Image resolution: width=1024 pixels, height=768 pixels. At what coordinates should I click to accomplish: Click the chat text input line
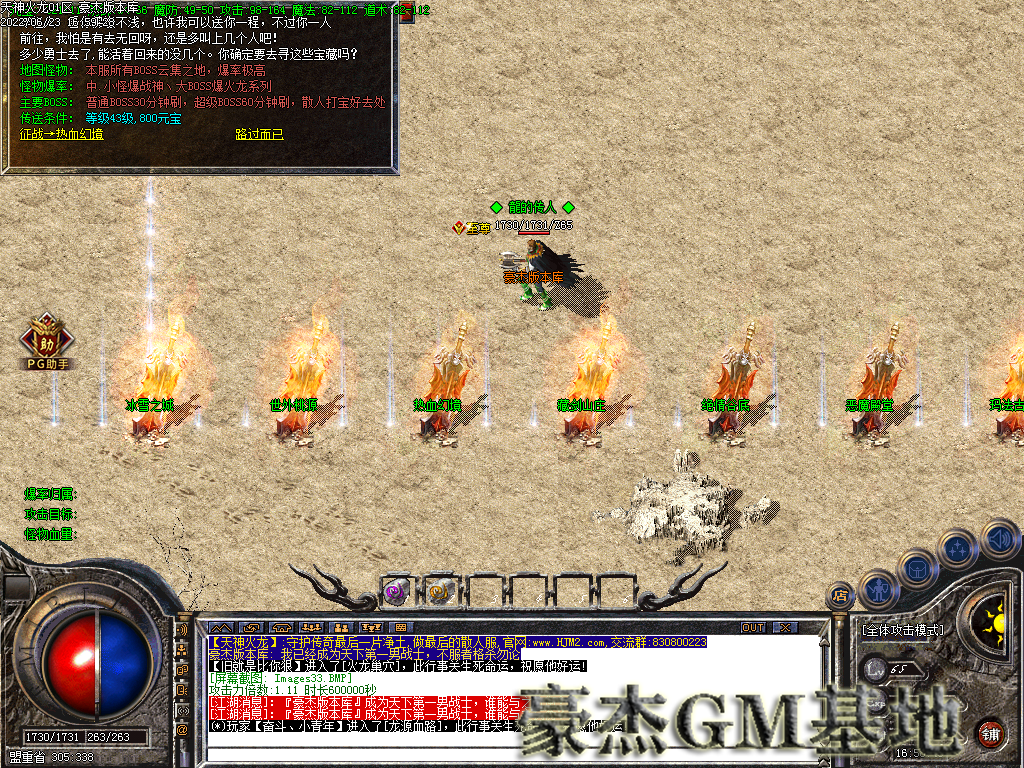click(x=500, y=754)
